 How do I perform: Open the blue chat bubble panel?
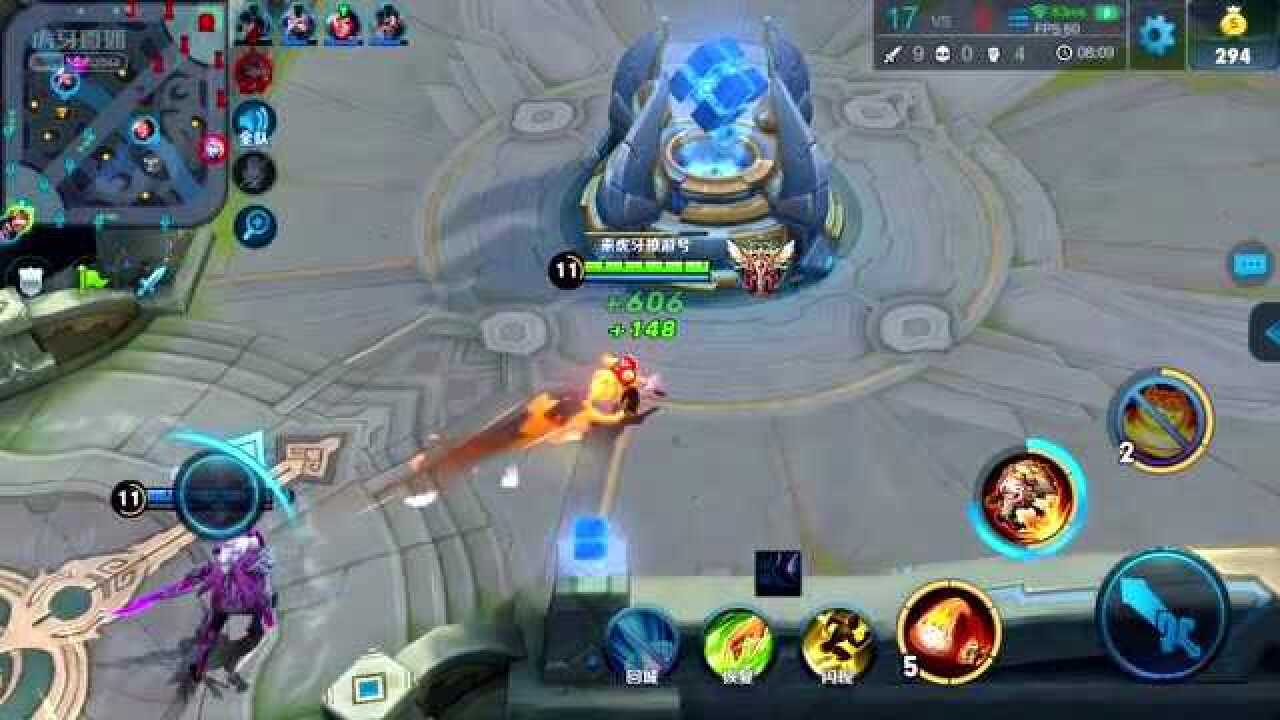pyautogui.click(x=1250, y=264)
